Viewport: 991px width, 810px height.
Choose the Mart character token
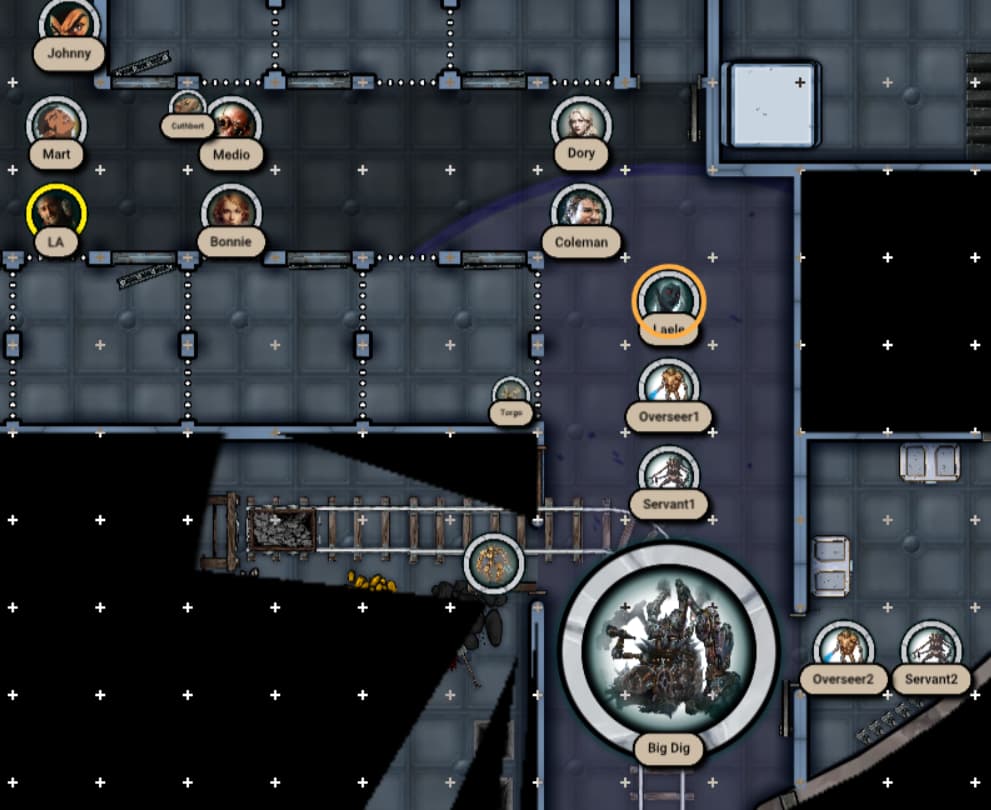56,124
